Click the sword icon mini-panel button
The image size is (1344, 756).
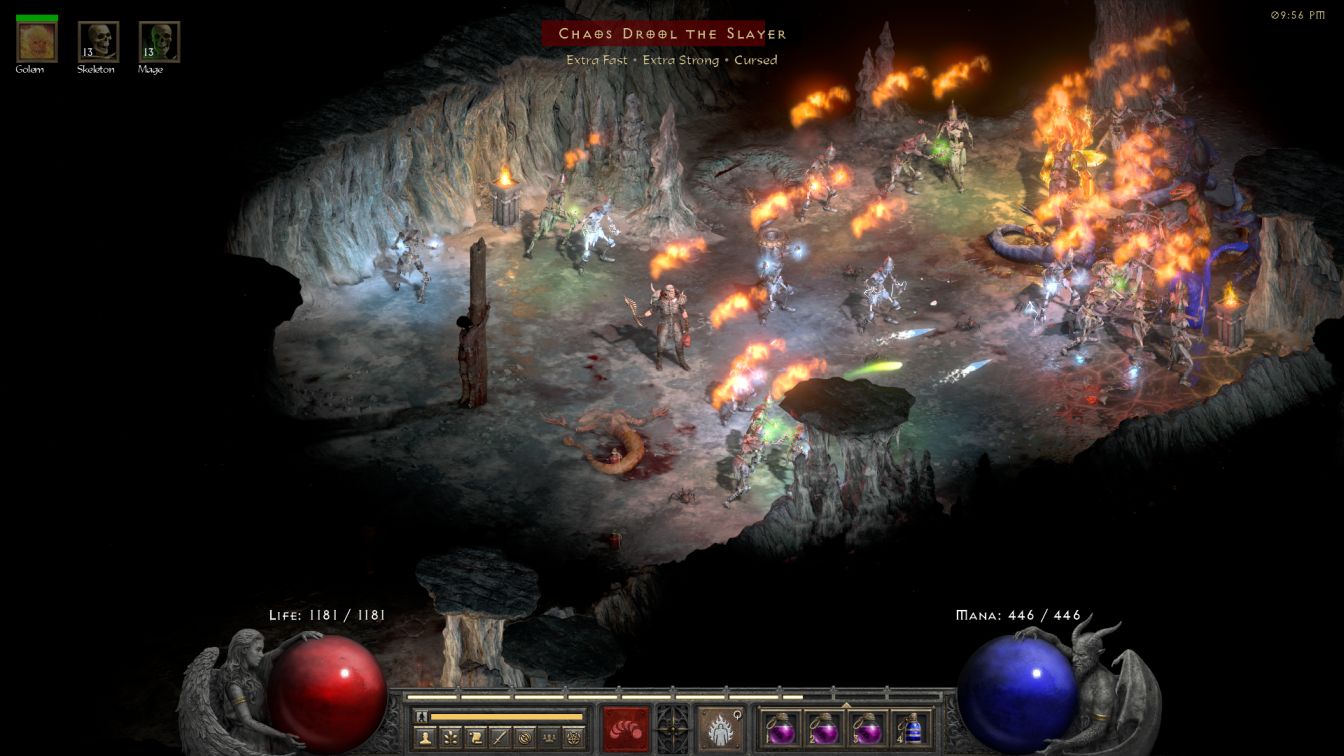(x=500, y=737)
